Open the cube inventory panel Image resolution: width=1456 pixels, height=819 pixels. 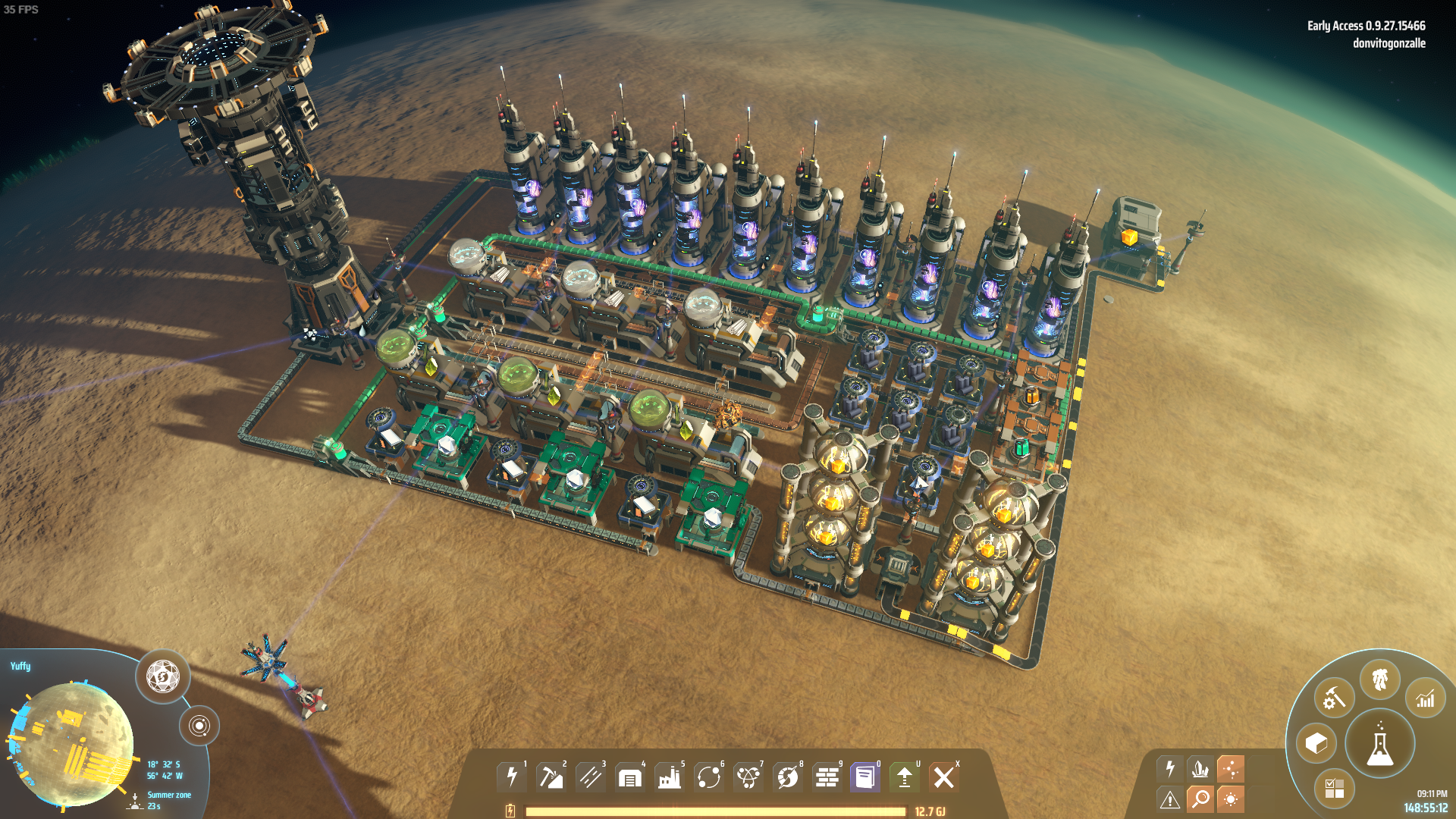(1316, 743)
